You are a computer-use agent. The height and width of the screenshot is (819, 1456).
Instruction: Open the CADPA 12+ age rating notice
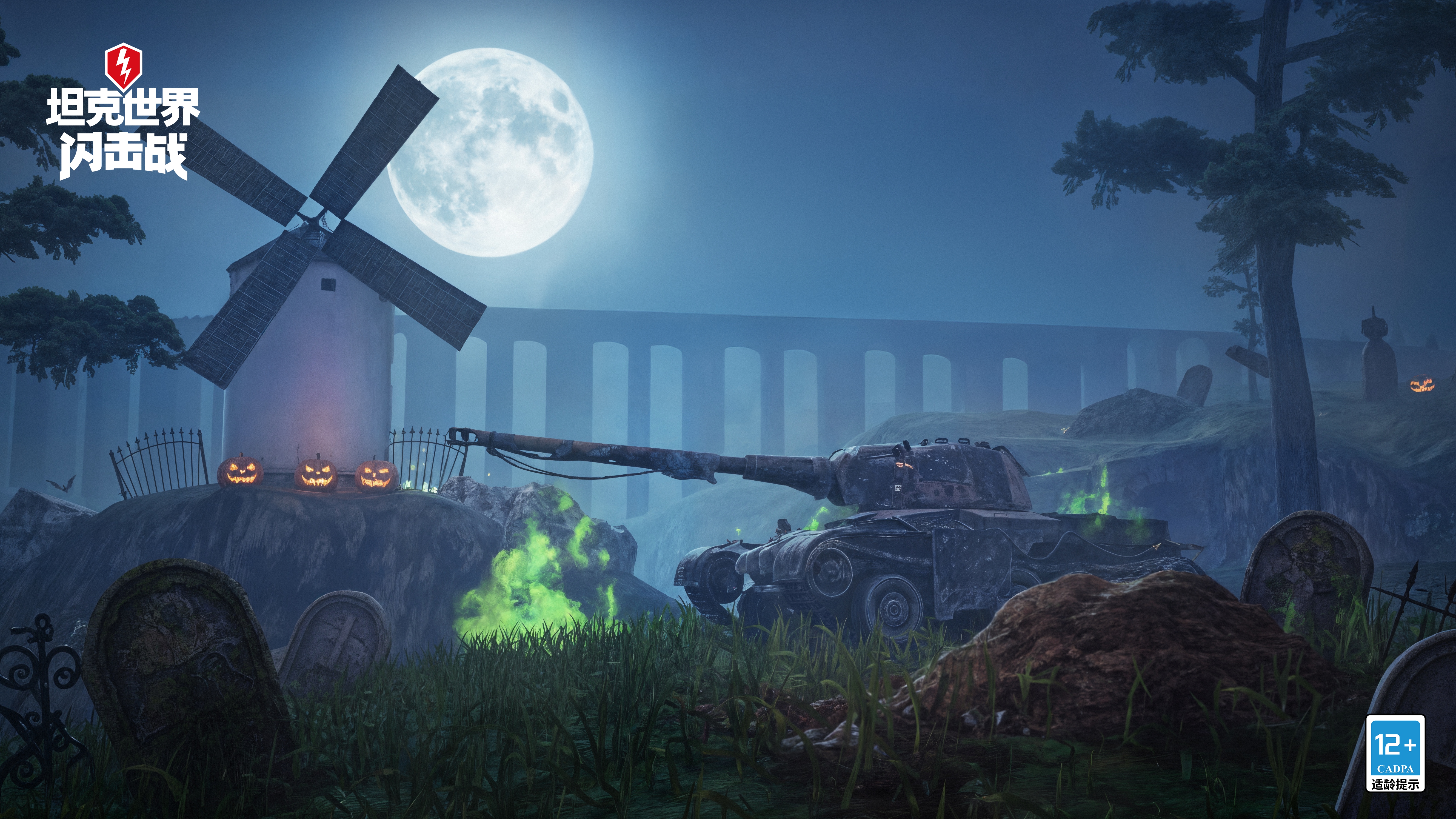(x=1395, y=752)
